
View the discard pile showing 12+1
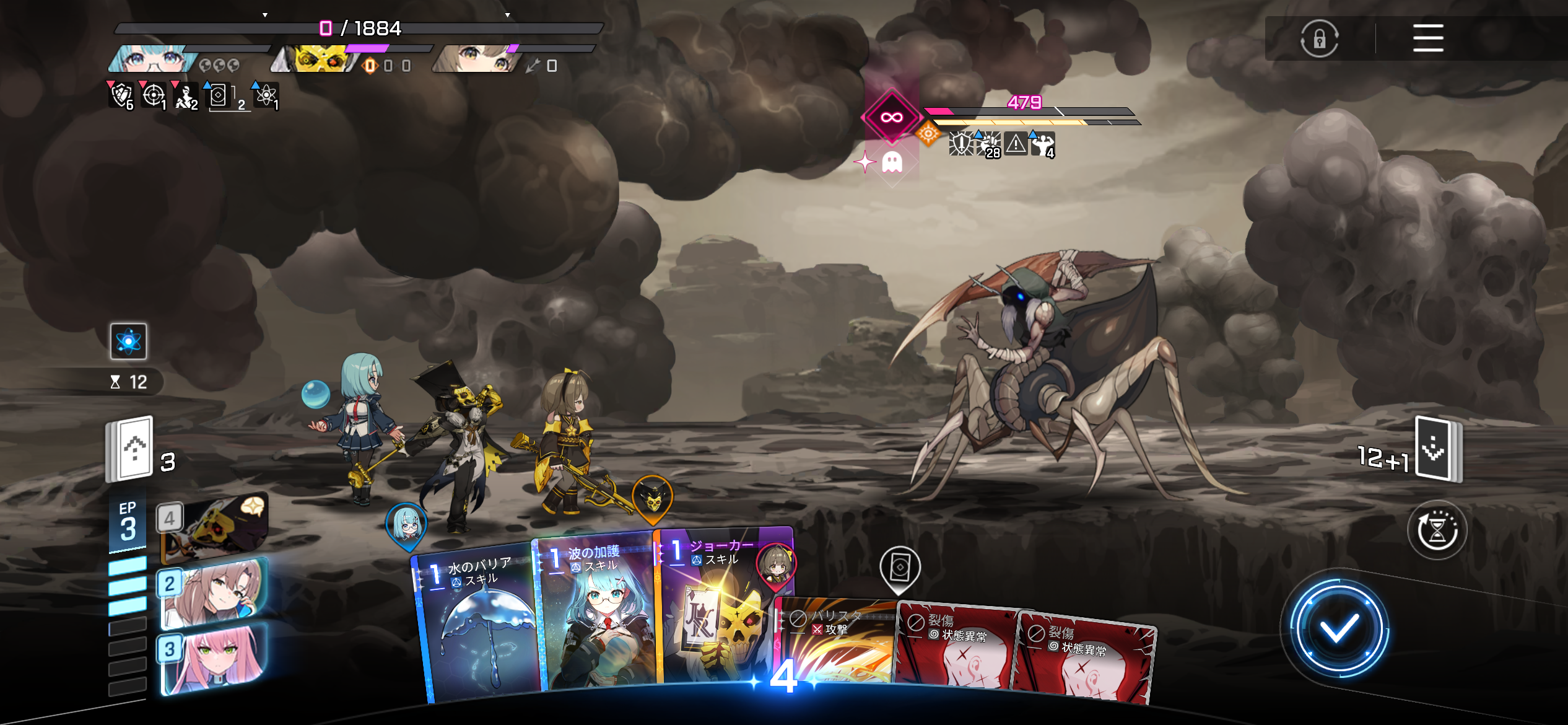[1437, 450]
